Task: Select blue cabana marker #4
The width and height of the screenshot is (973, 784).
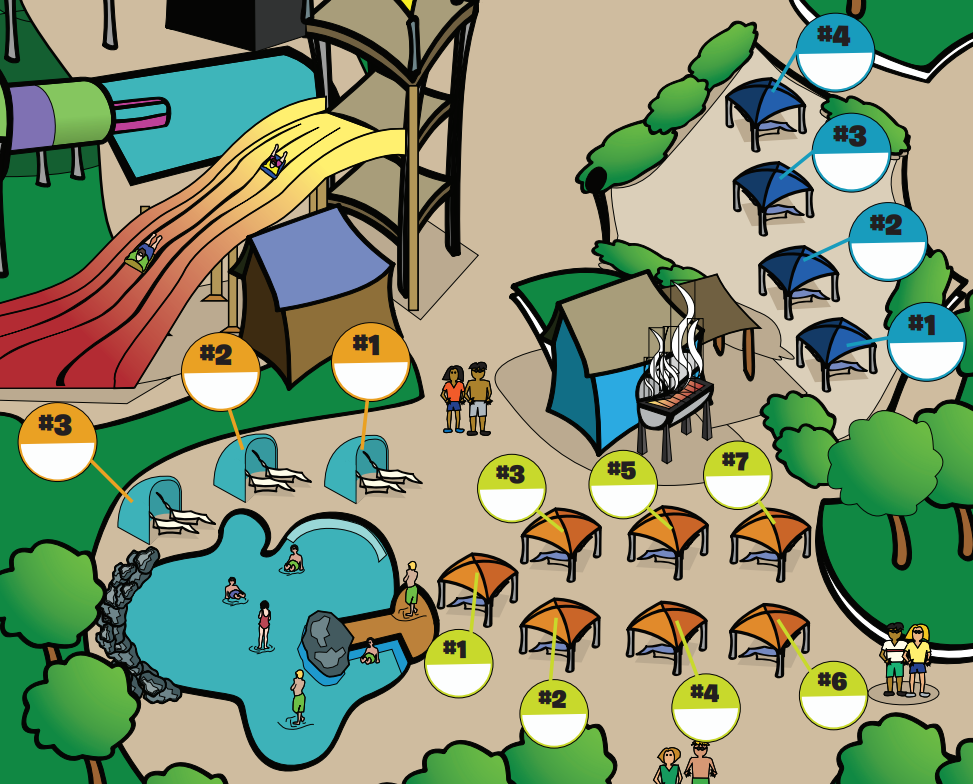Action: tap(835, 52)
